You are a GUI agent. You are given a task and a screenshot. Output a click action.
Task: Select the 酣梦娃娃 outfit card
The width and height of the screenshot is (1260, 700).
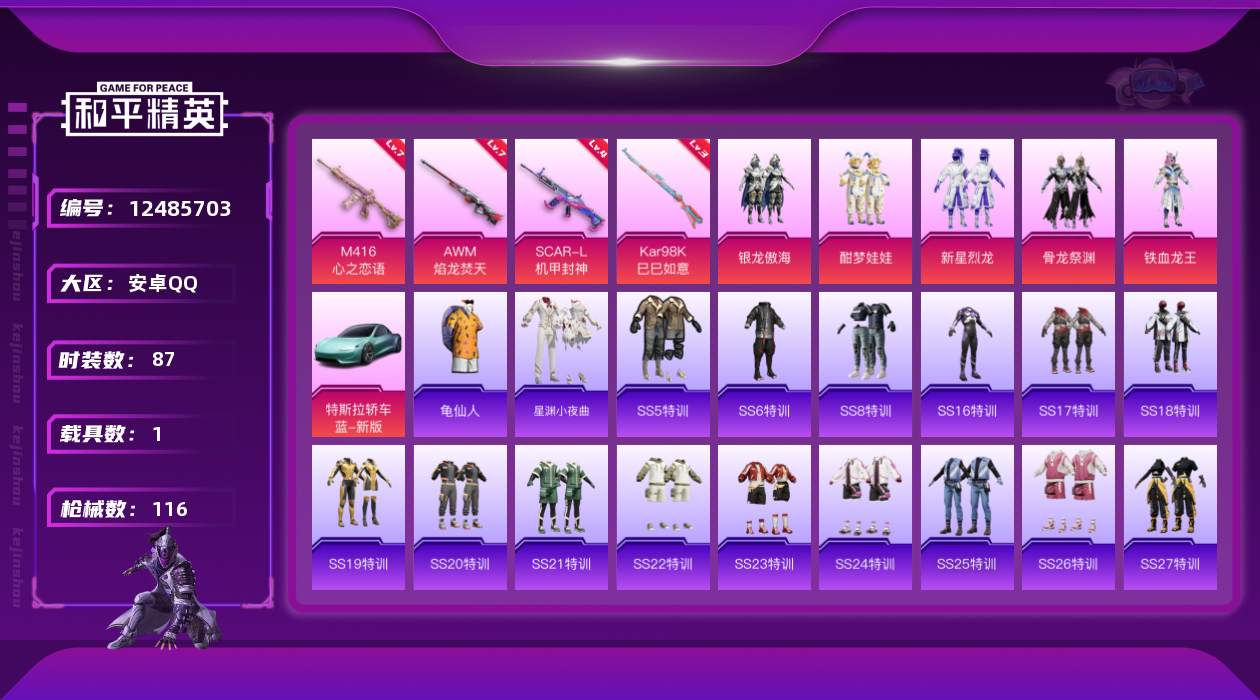coord(865,211)
